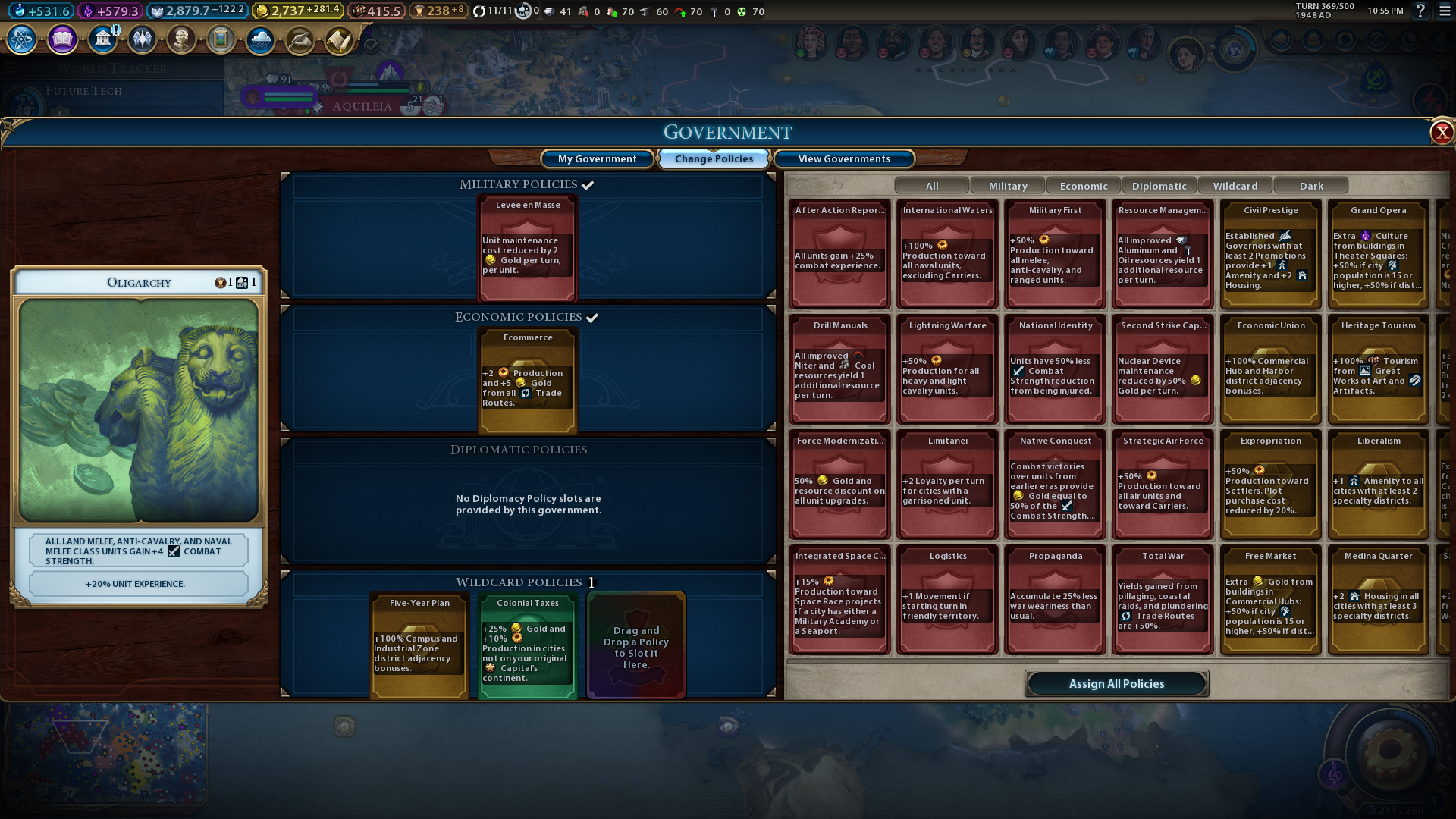The image size is (1456, 819).
Task: Show only Diplomatic policy cards
Action: coord(1159,186)
